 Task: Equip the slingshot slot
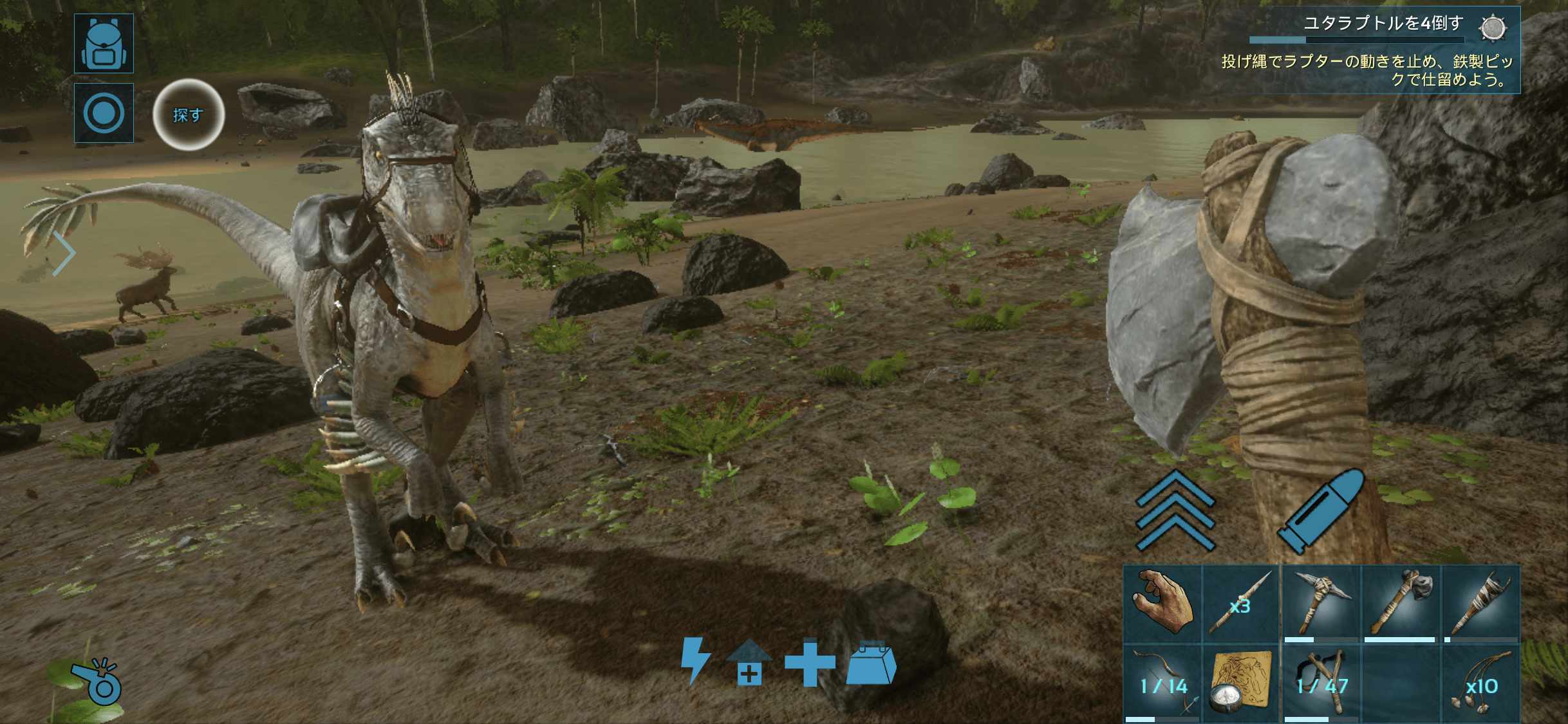(x=1321, y=685)
